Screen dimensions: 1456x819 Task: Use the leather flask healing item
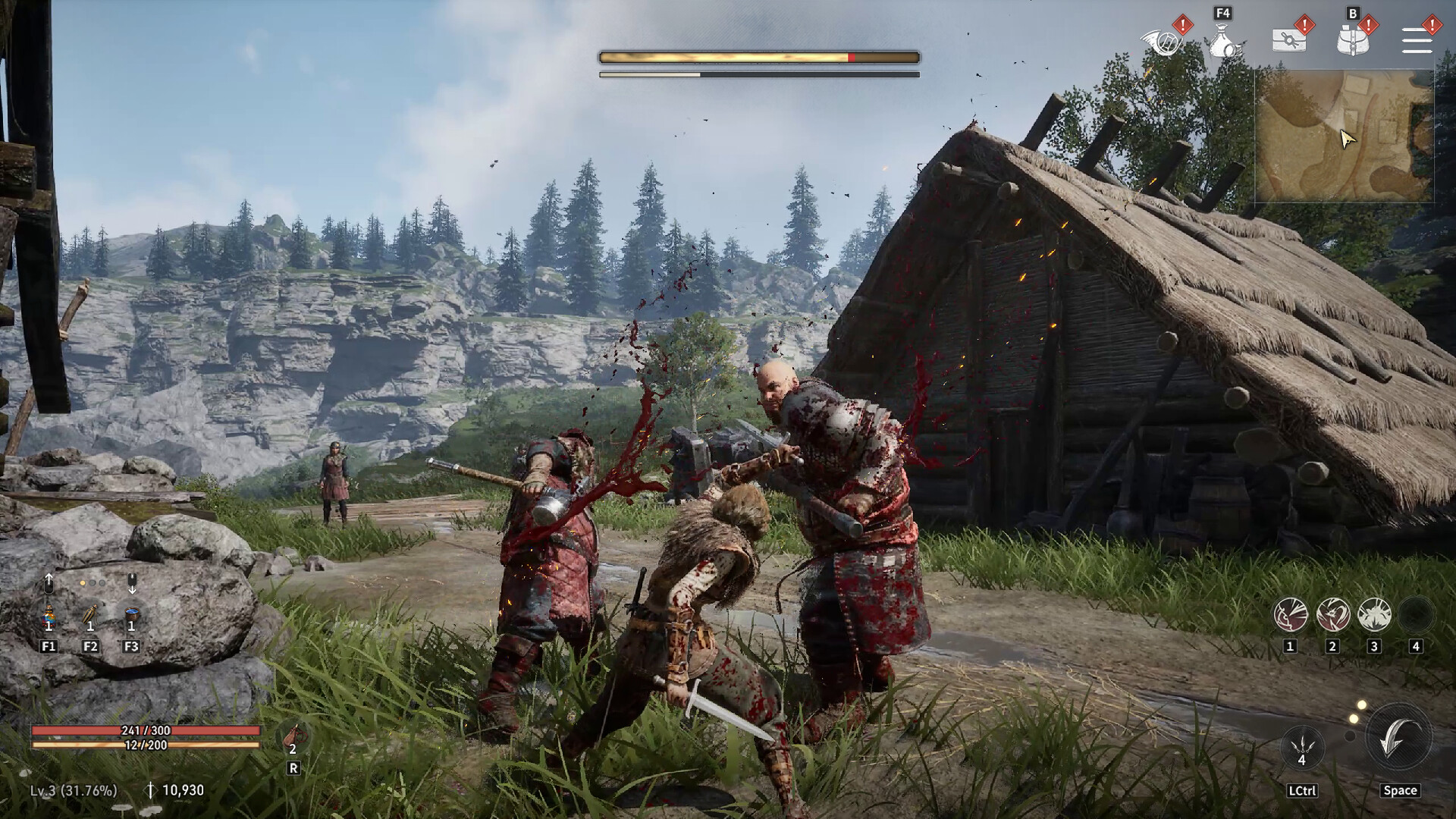293,737
